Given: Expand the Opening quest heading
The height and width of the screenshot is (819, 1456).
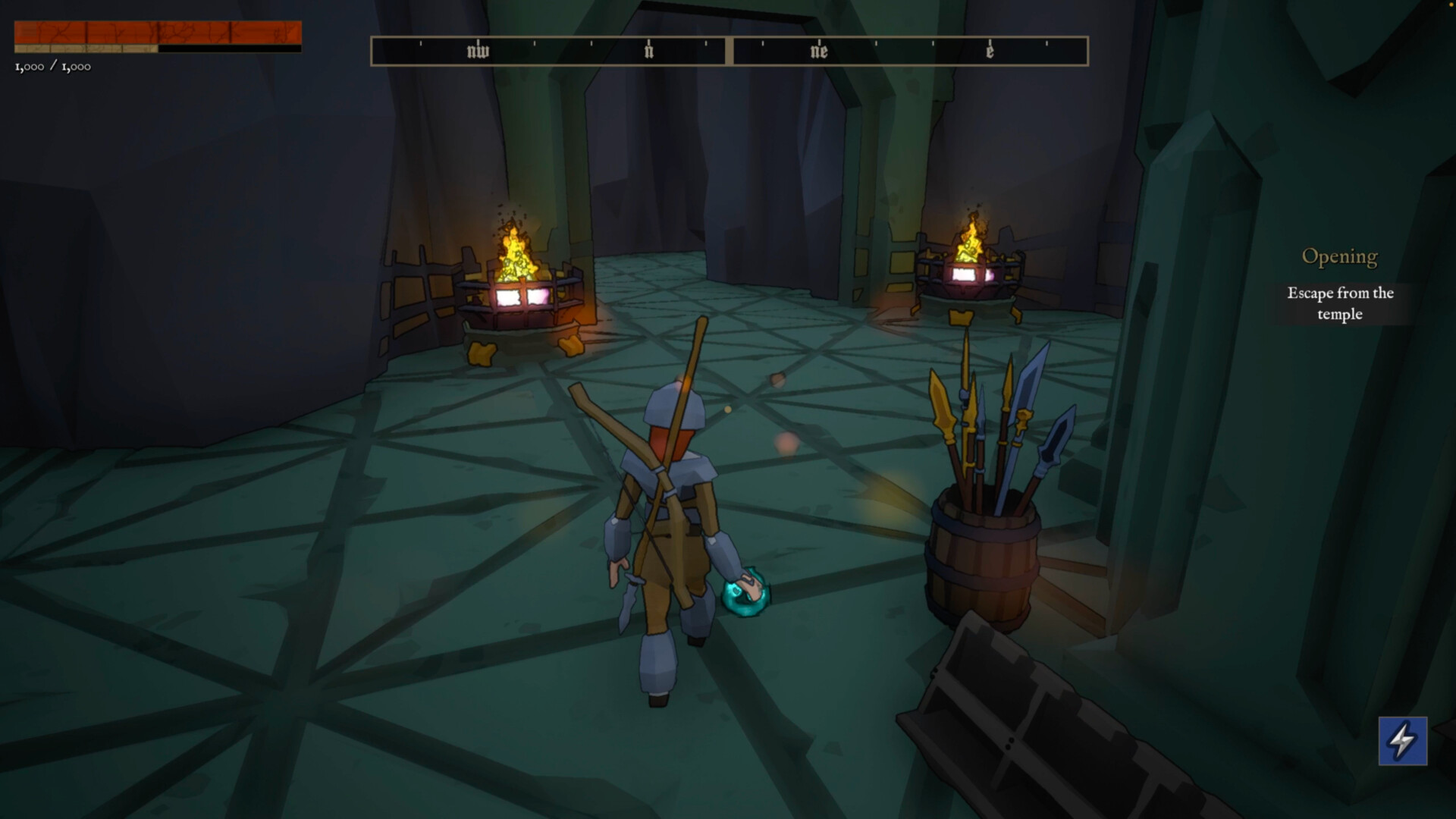Looking at the screenshot, I should [x=1339, y=256].
